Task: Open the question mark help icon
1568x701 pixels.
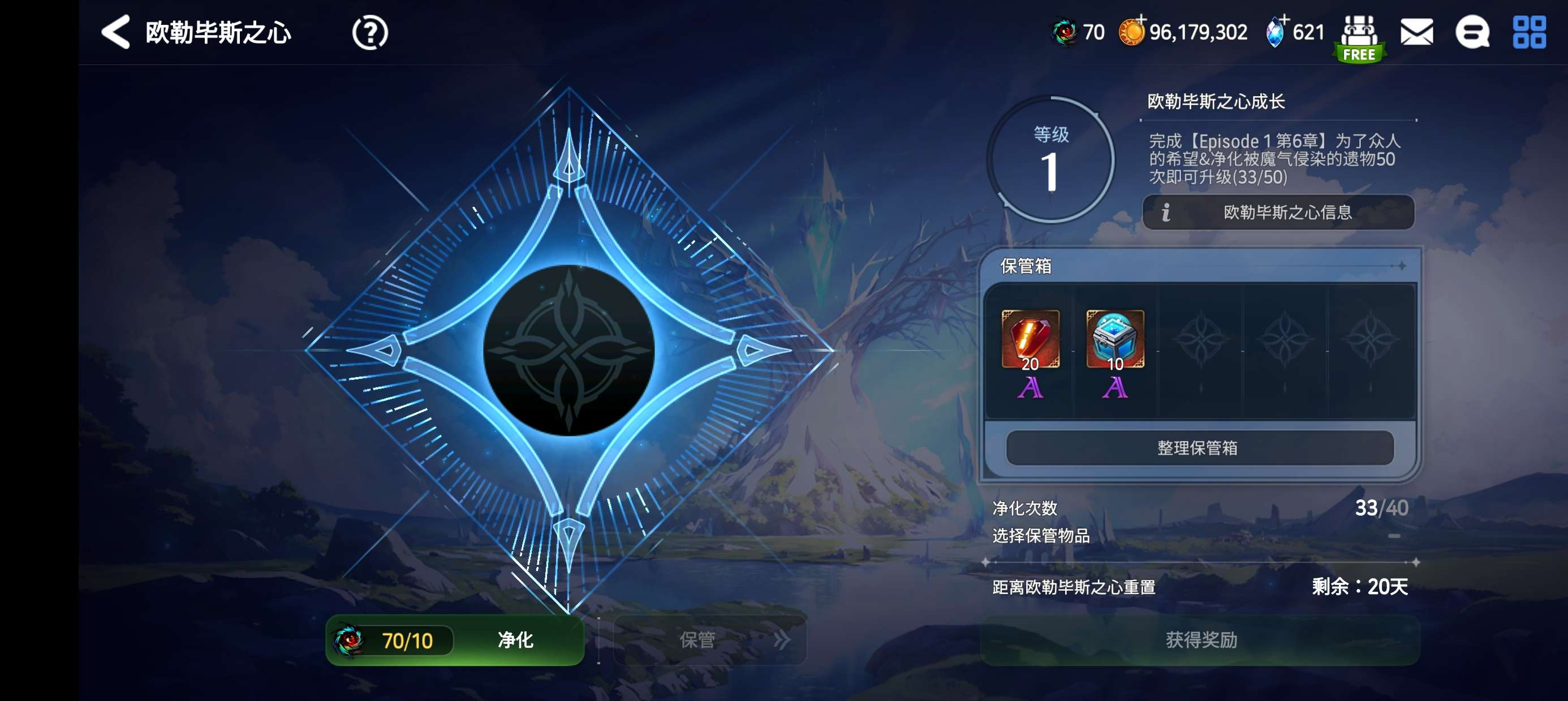Action: coord(369,32)
